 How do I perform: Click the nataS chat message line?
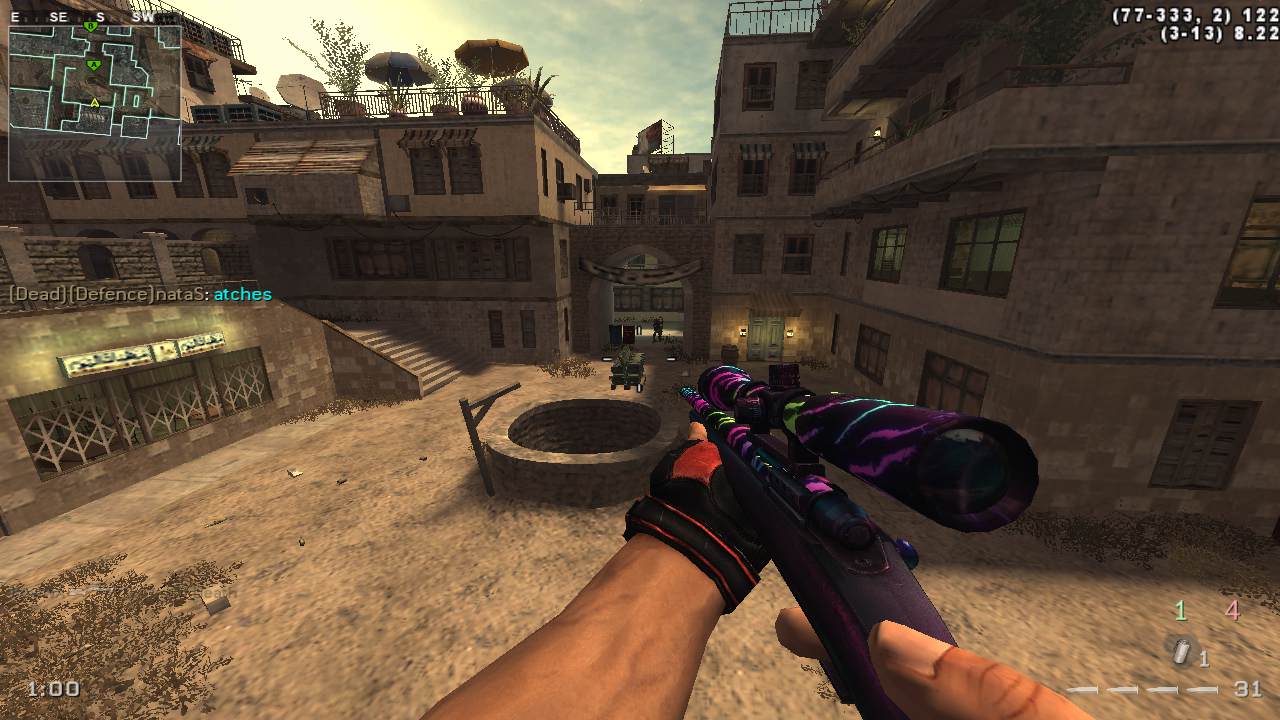[x=140, y=294]
